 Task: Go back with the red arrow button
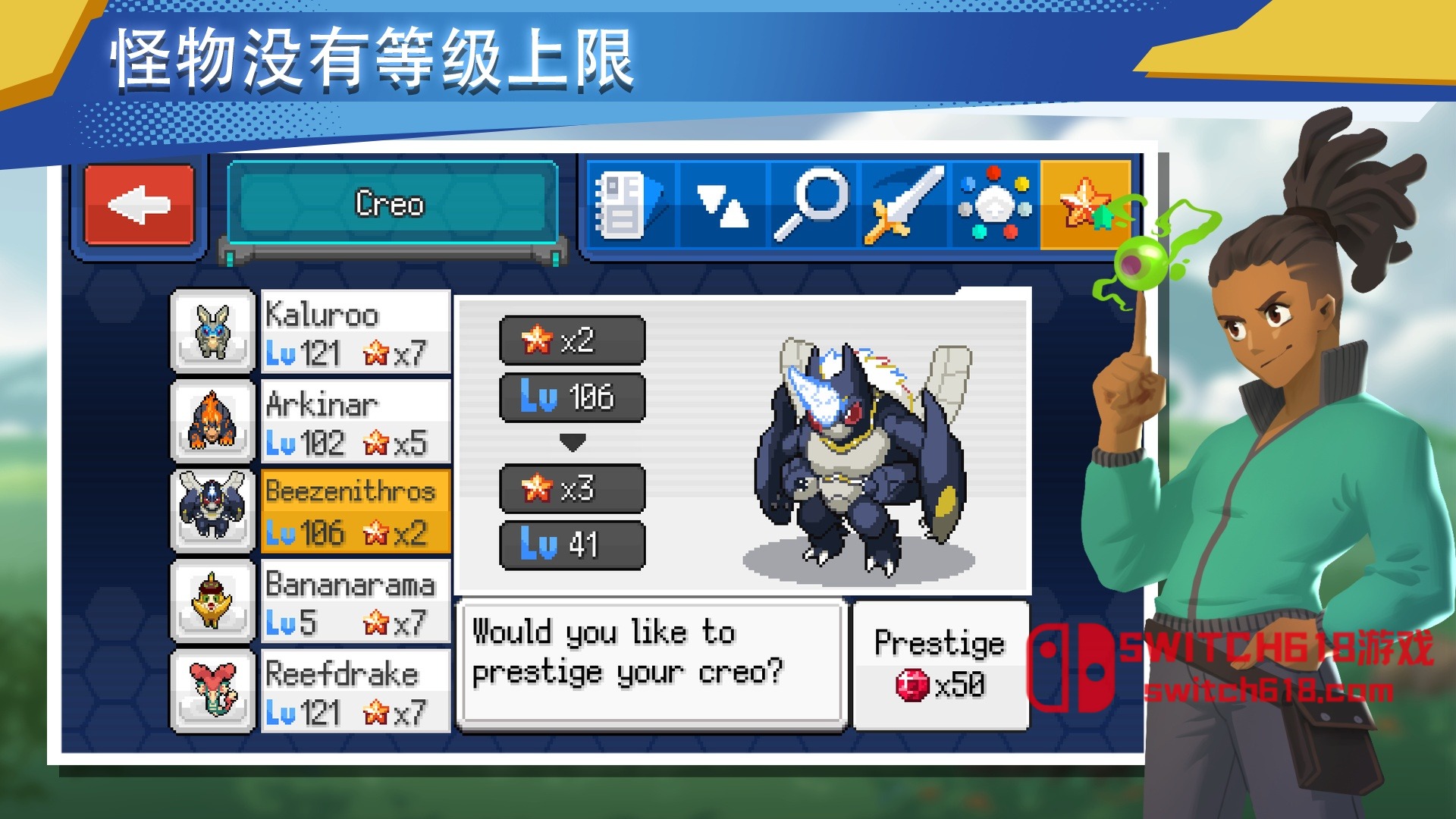pyautogui.click(x=140, y=205)
